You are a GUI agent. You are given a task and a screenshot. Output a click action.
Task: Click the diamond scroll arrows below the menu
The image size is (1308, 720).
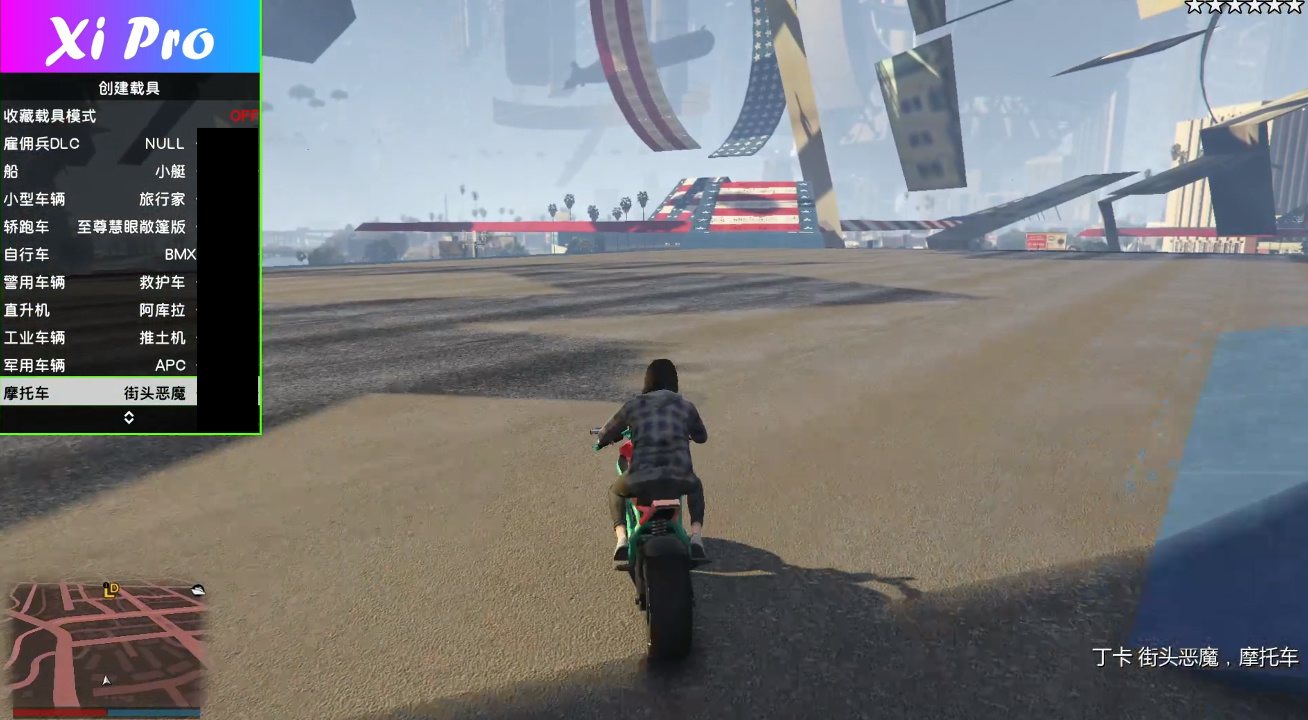click(x=128, y=419)
